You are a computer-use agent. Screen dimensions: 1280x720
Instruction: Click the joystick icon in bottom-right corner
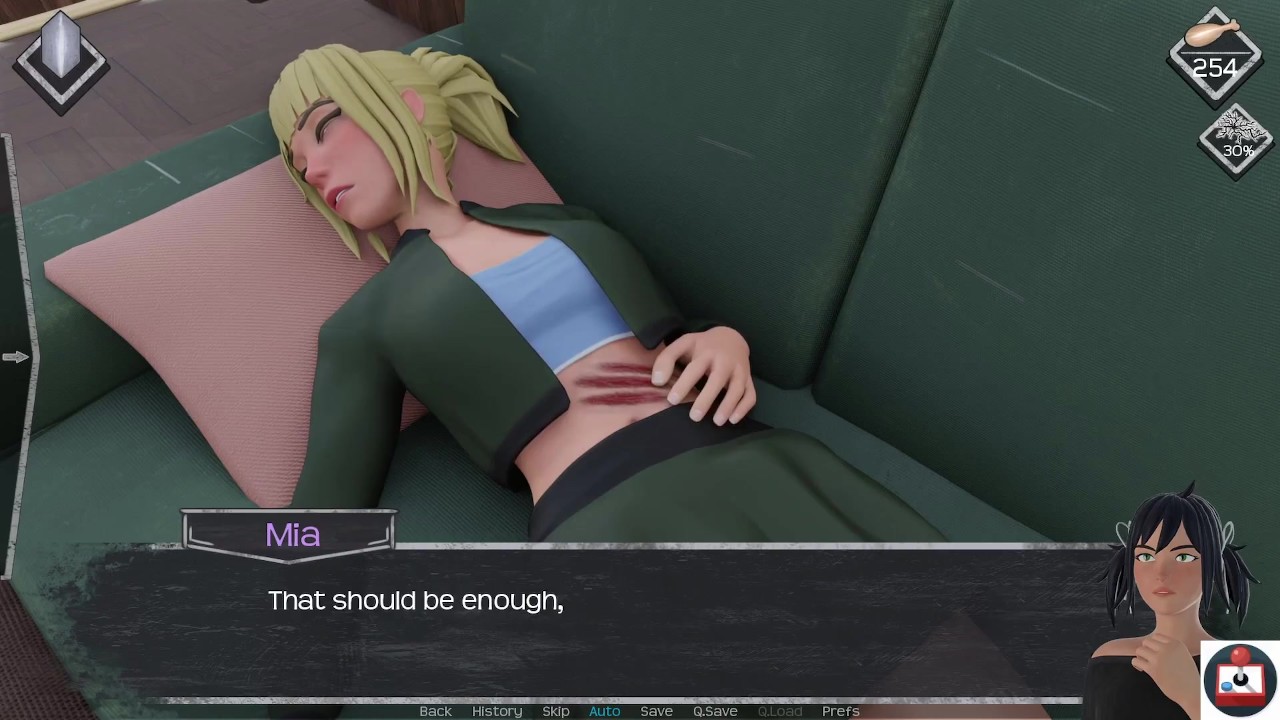pyautogui.click(x=1240, y=680)
